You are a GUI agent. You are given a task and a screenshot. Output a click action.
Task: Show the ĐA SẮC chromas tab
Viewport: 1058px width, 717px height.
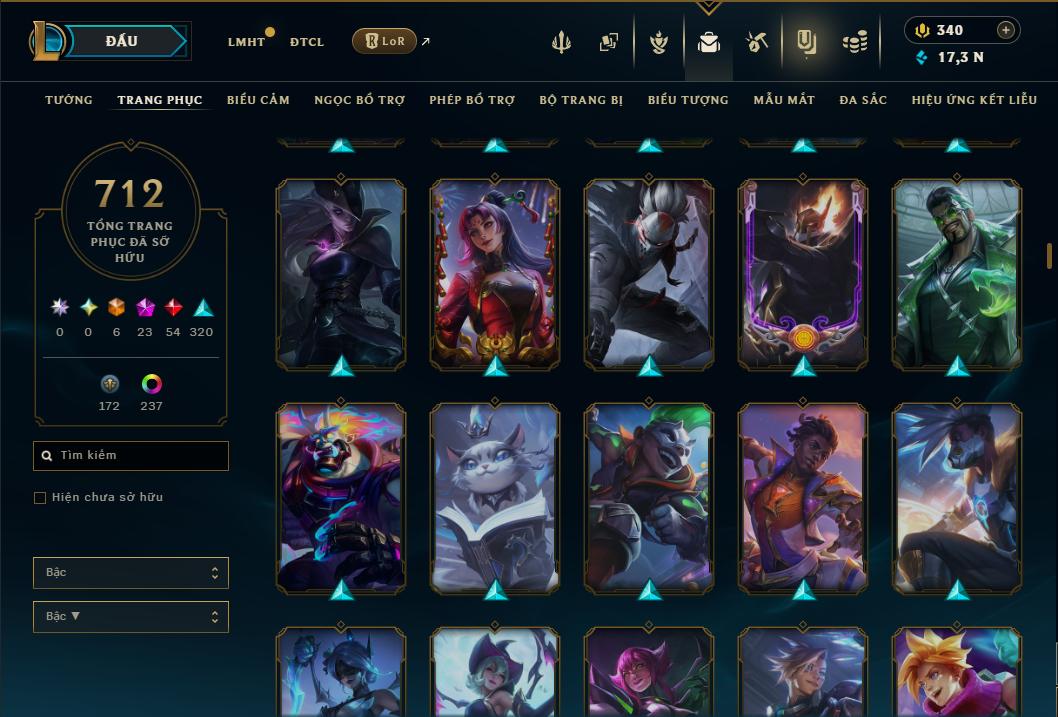(863, 100)
